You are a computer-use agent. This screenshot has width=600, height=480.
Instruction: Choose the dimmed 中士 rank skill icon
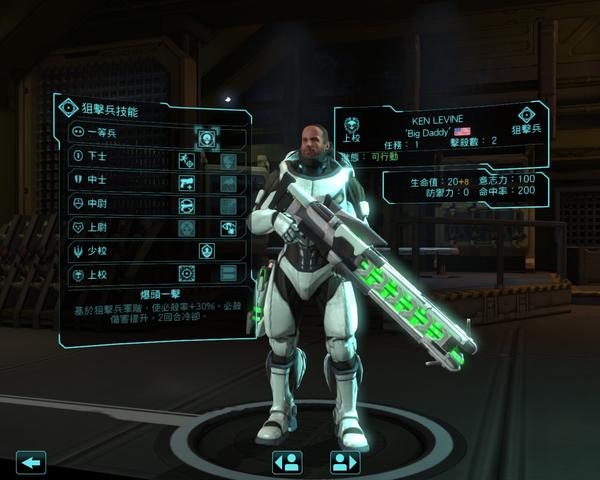[x=227, y=183]
